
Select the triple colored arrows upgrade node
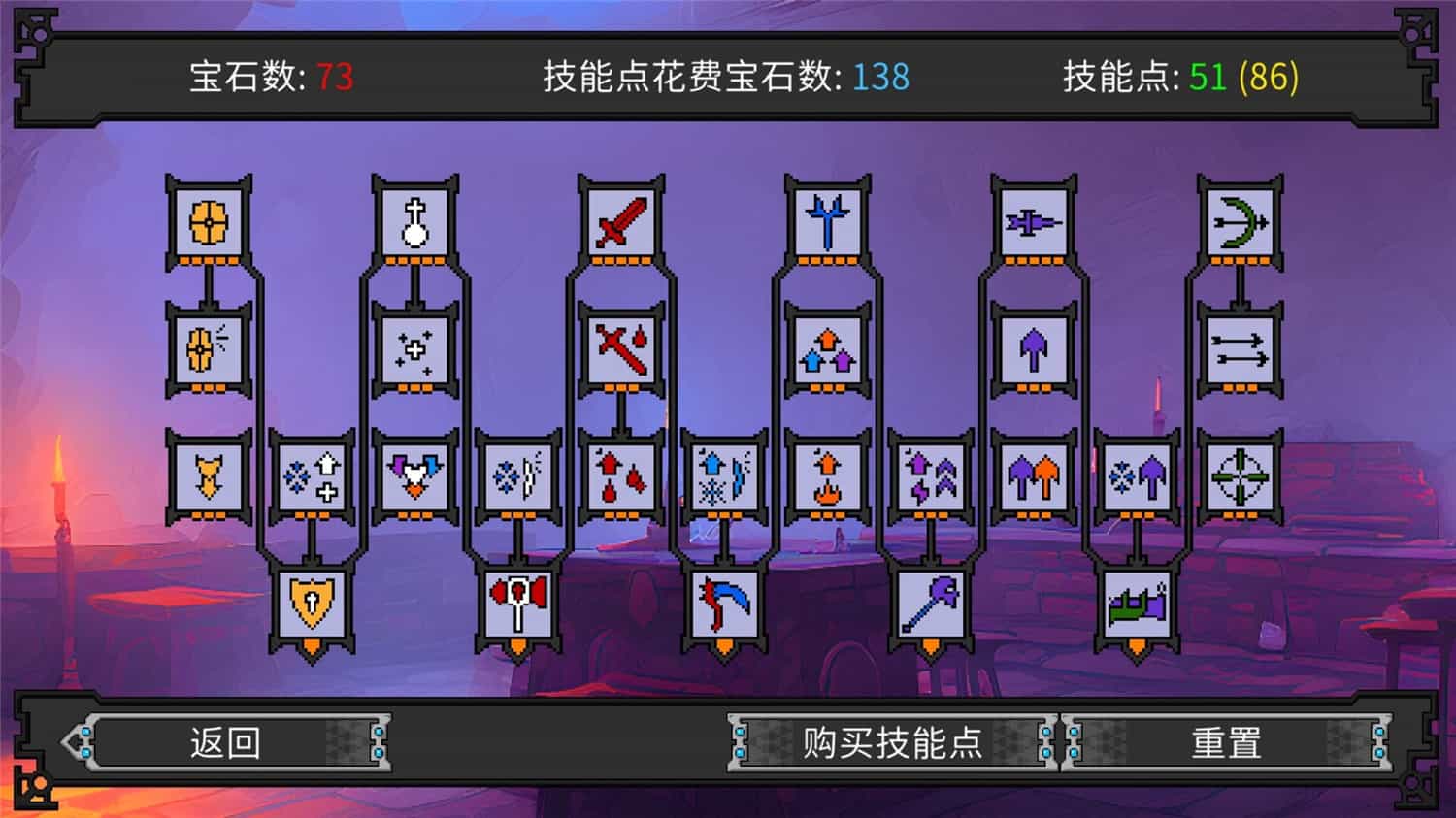tap(828, 349)
